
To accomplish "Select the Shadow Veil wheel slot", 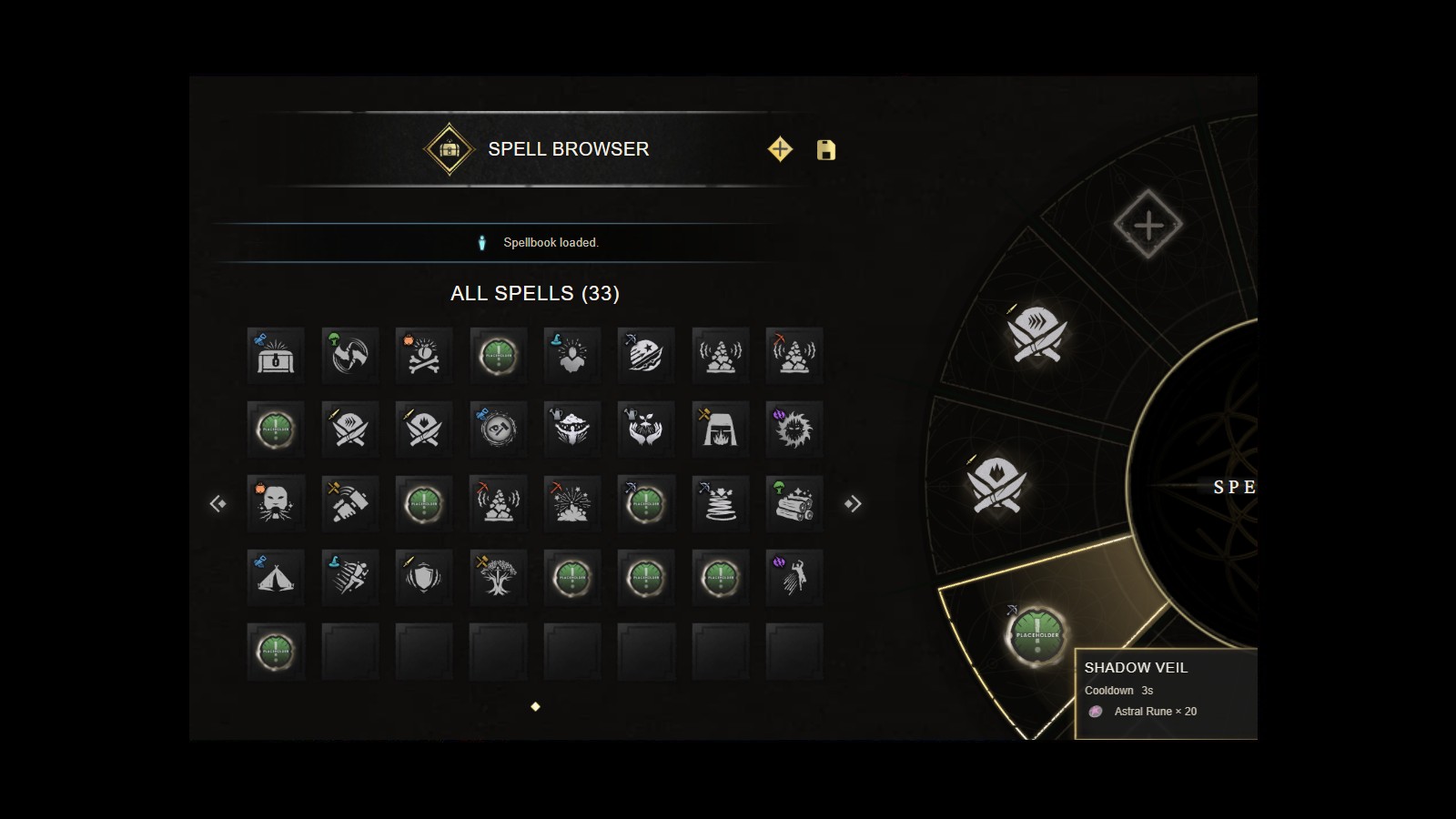I will (1037, 634).
